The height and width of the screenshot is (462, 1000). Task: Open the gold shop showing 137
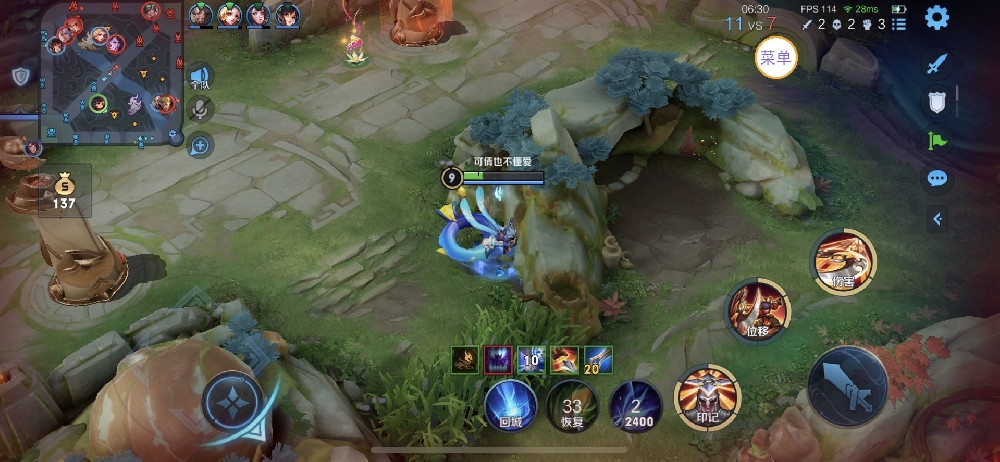coord(64,189)
